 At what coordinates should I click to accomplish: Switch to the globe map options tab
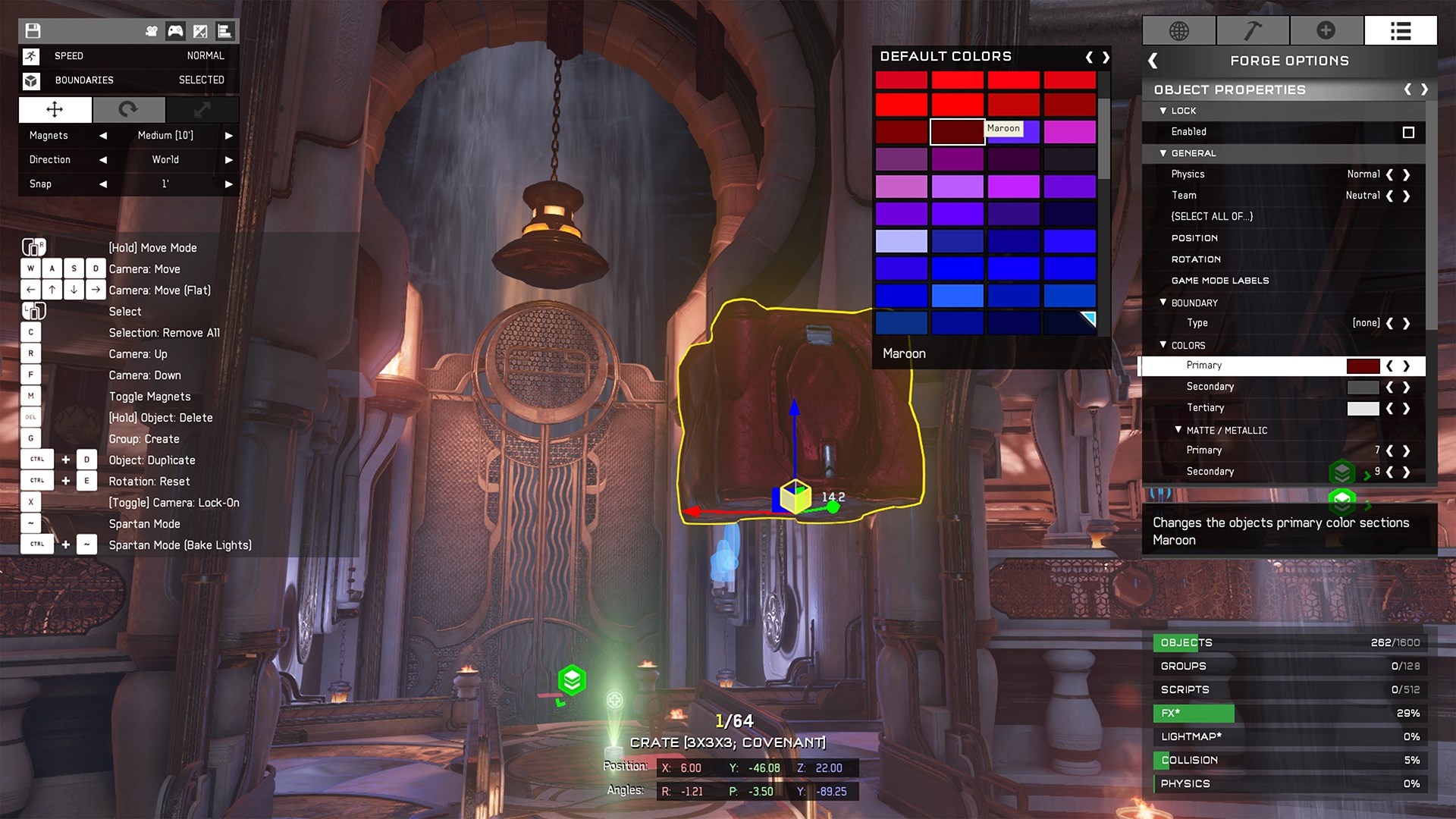click(1178, 30)
